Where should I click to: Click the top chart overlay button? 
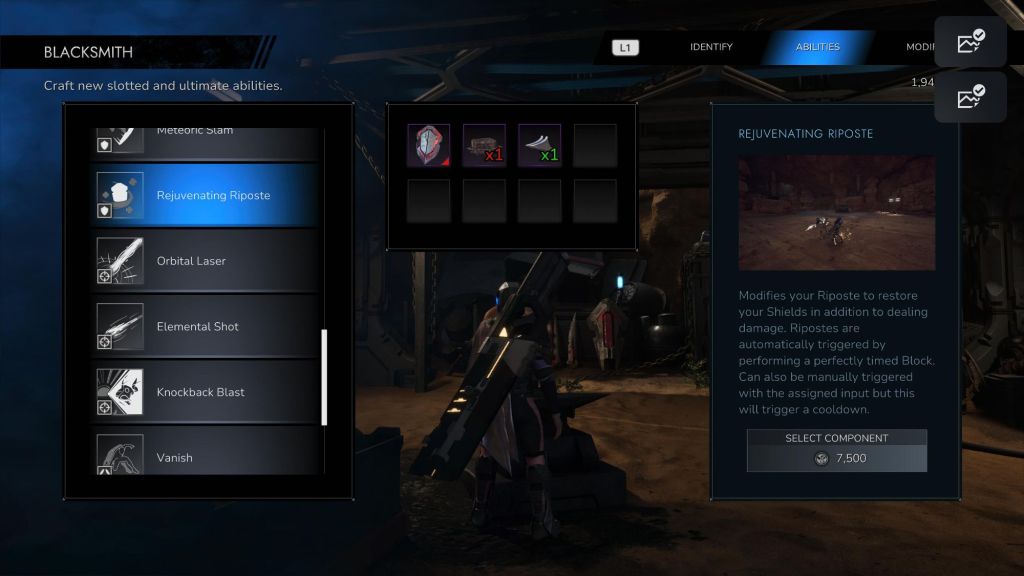(970, 43)
